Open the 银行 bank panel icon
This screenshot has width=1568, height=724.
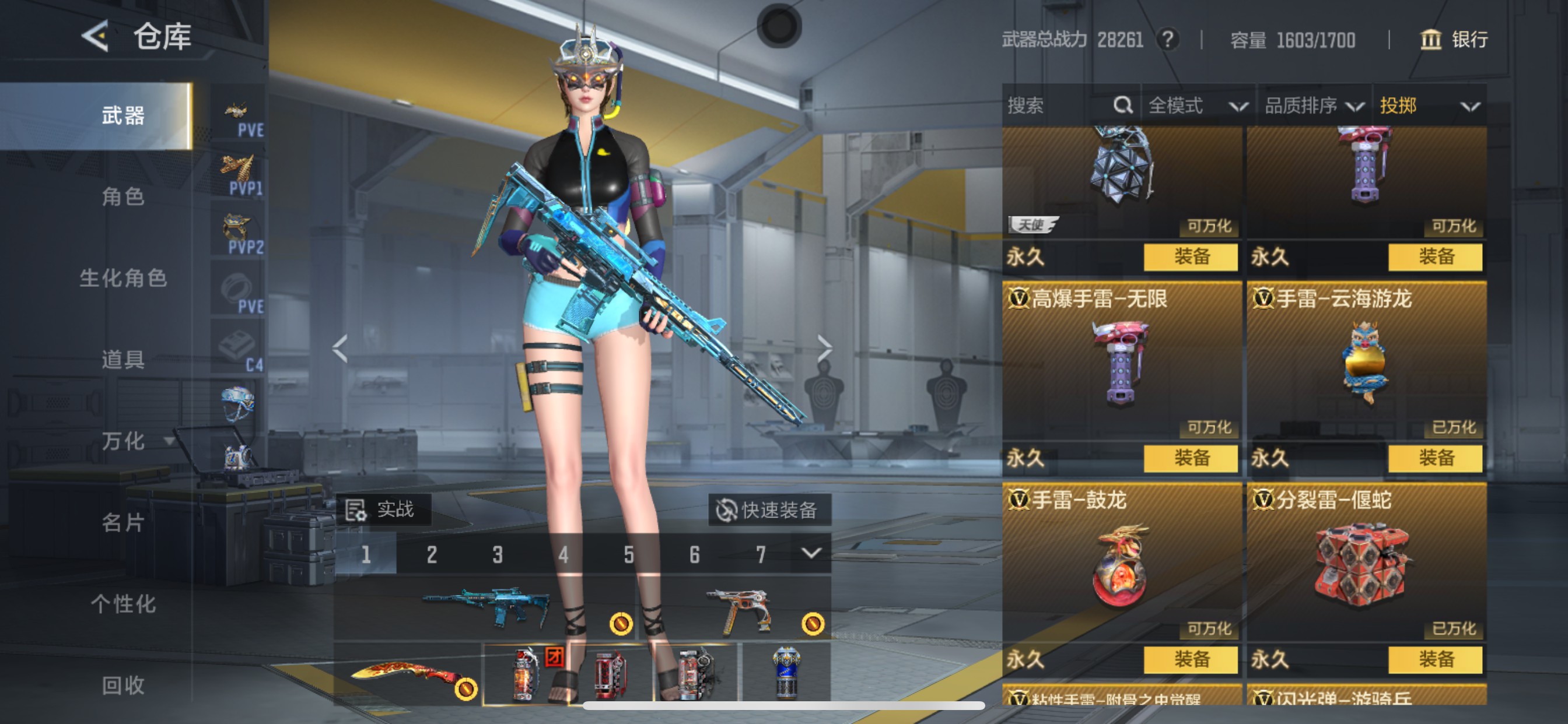[x=1430, y=40]
